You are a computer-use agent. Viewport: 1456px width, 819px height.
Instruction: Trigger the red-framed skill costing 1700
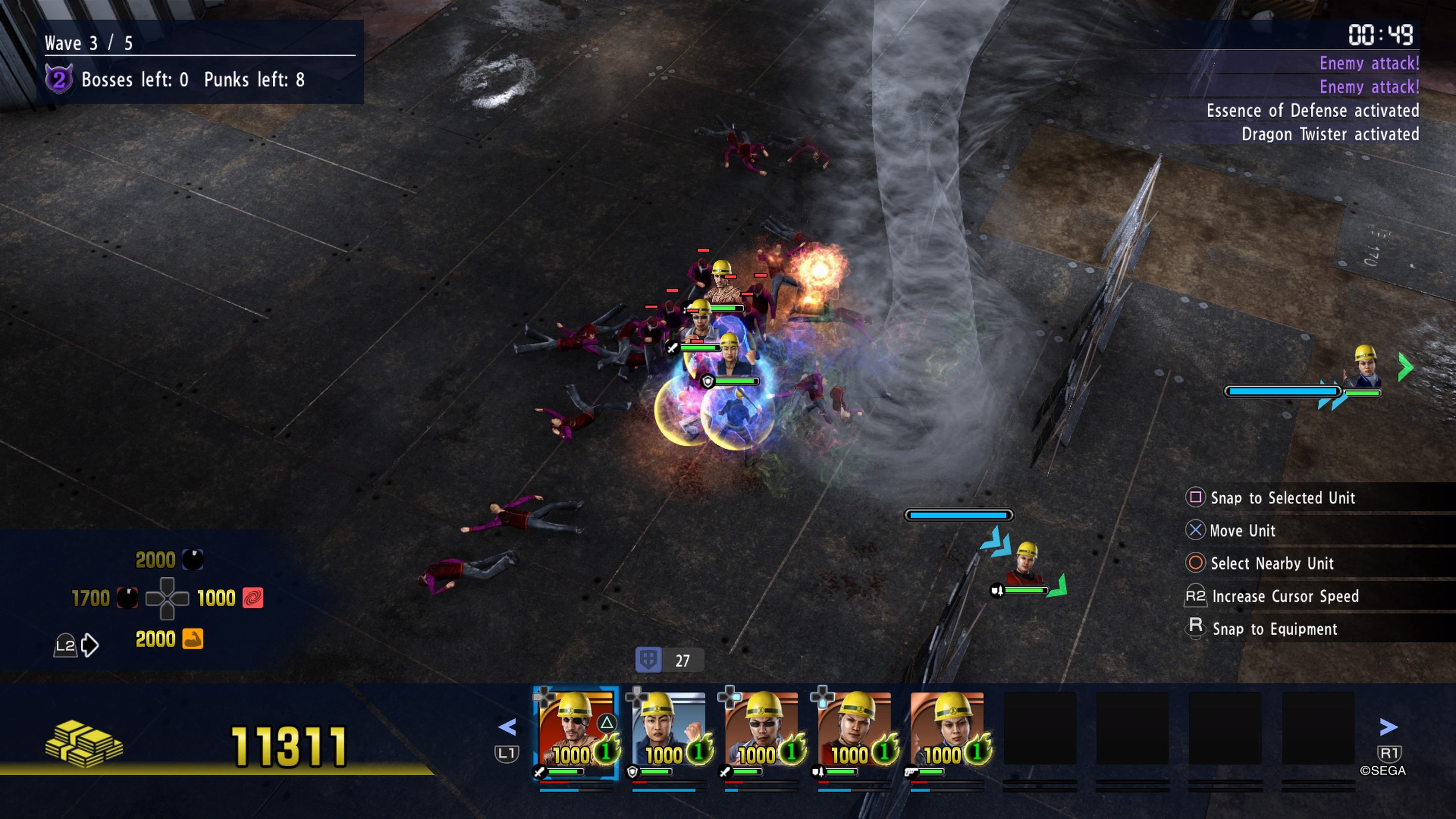(x=127, y=598)
